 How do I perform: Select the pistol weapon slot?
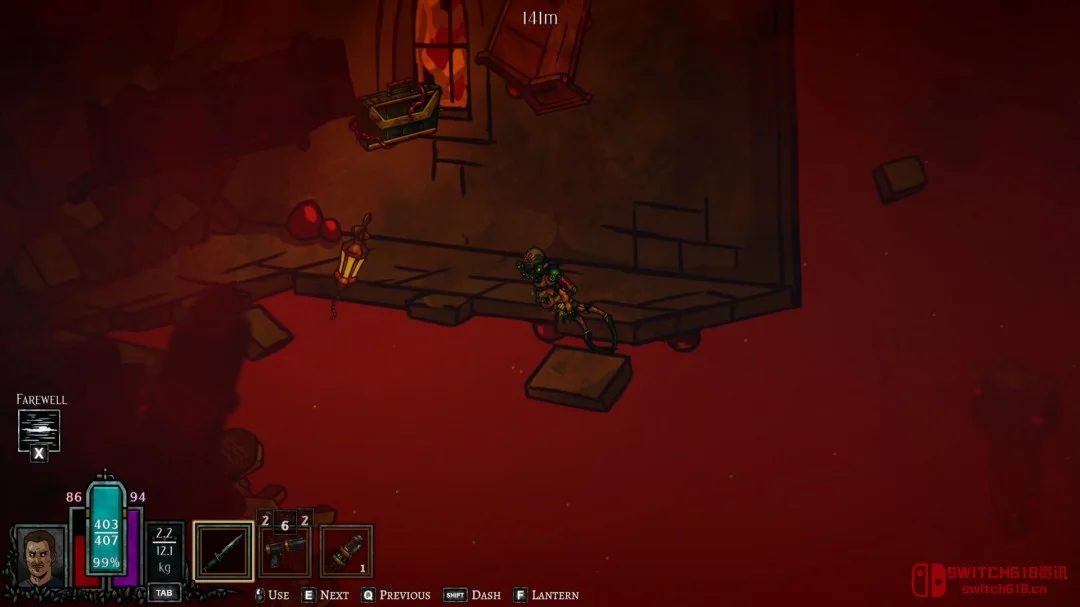[285, 552]
